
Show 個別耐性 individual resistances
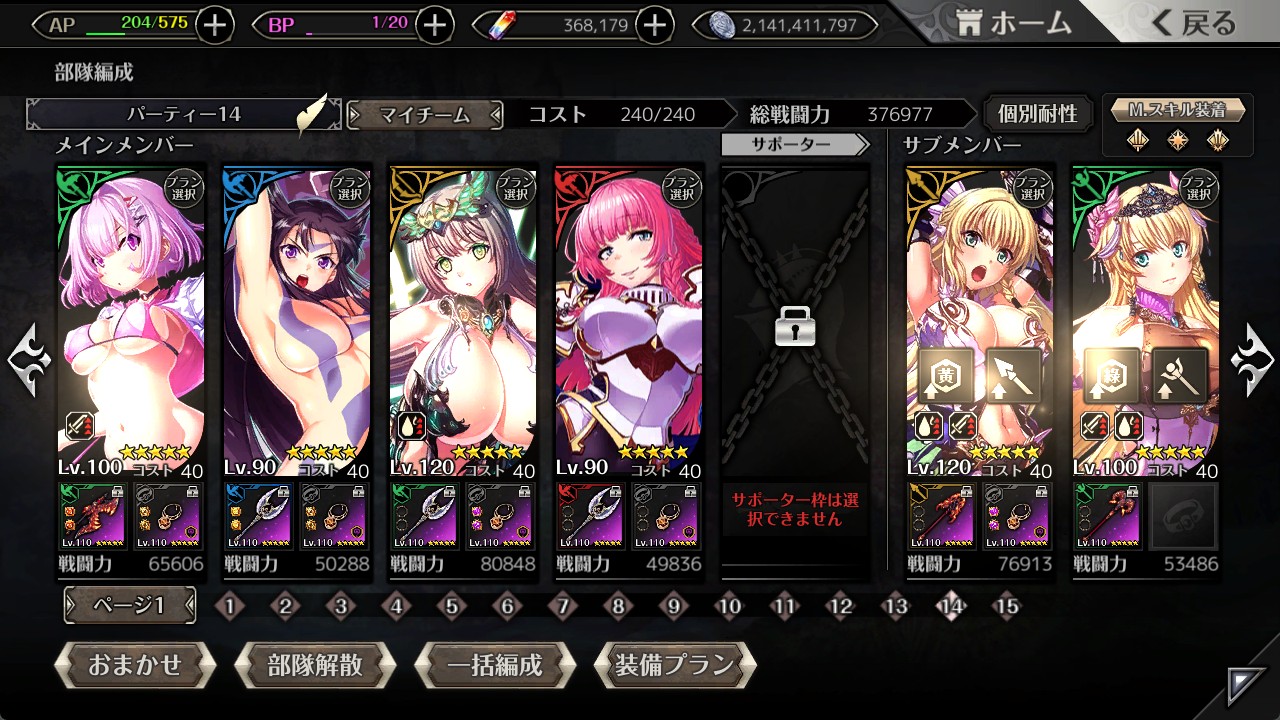[x=1037, y=114]
